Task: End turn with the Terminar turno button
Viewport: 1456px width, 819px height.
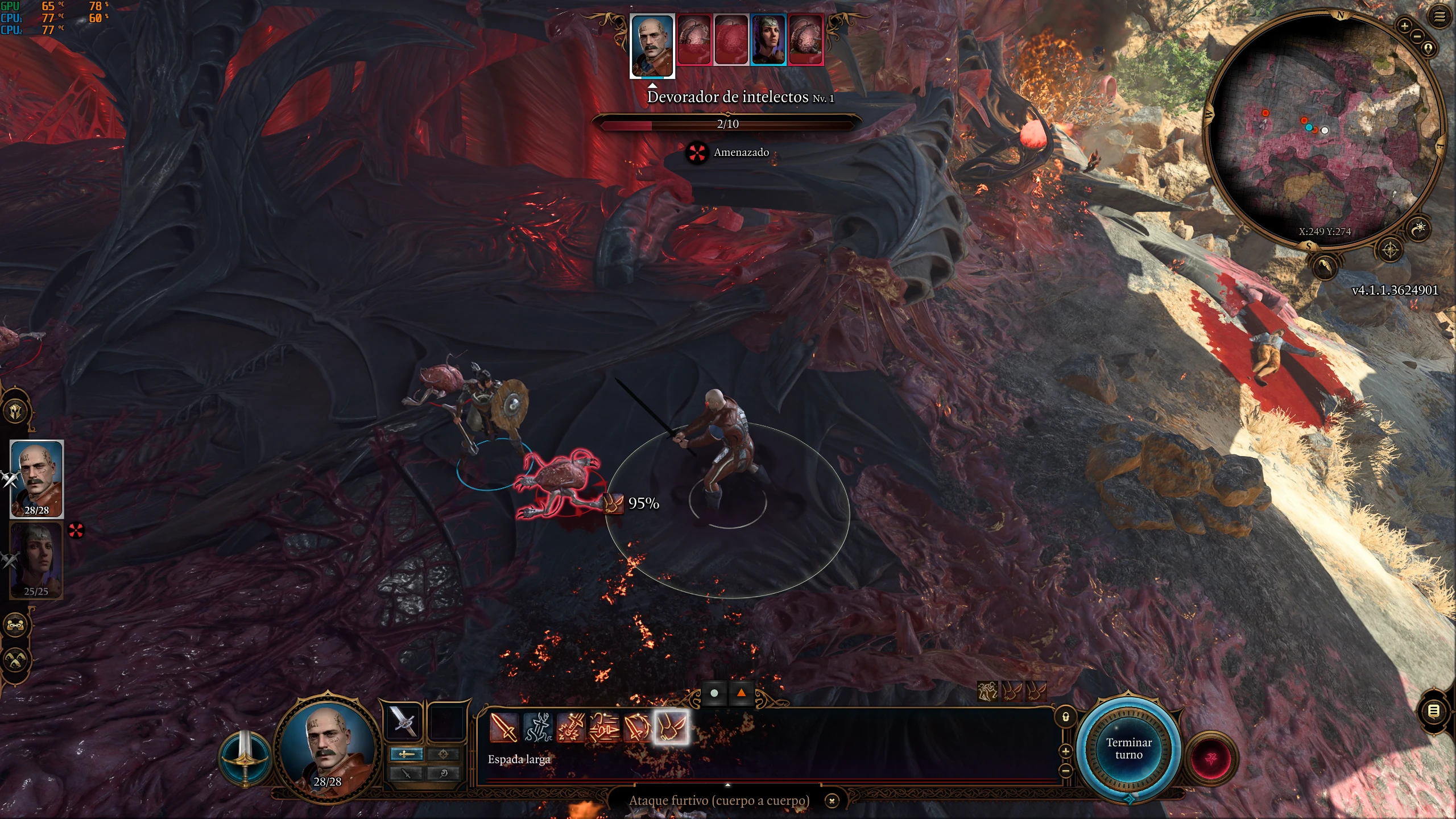Action: click(1128, 748)
